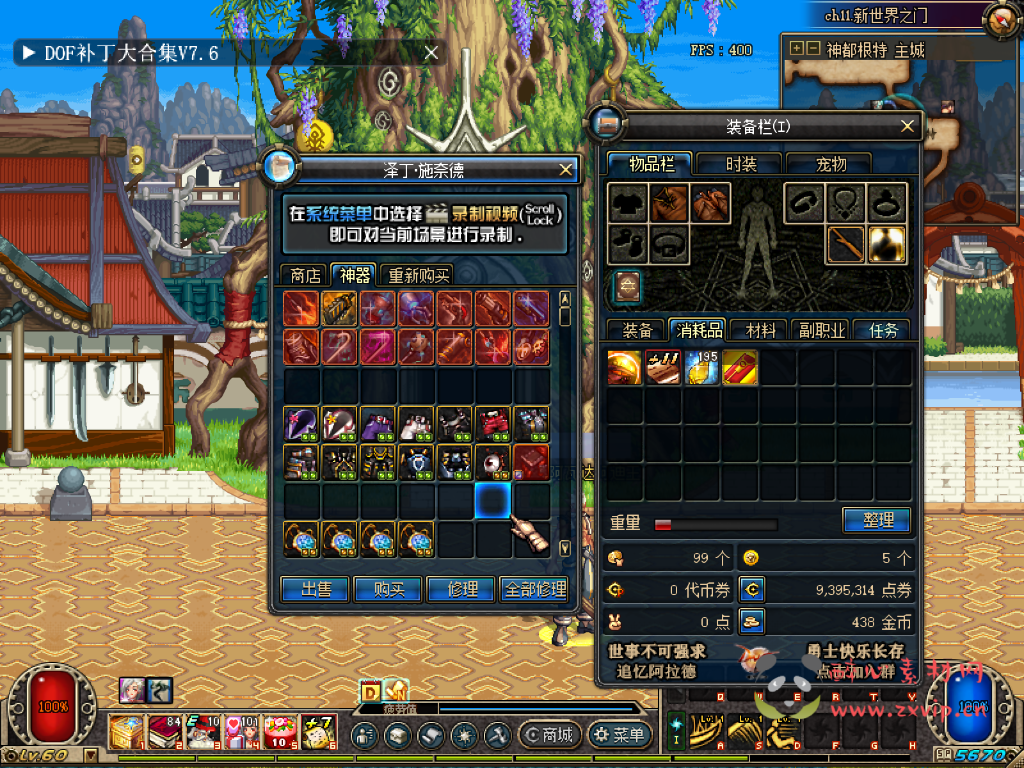Image resolution: width=1024 pixels, height=768 pixels.
Task: Close the 装备栏 inventory window
Action: [x=908, y=126]
